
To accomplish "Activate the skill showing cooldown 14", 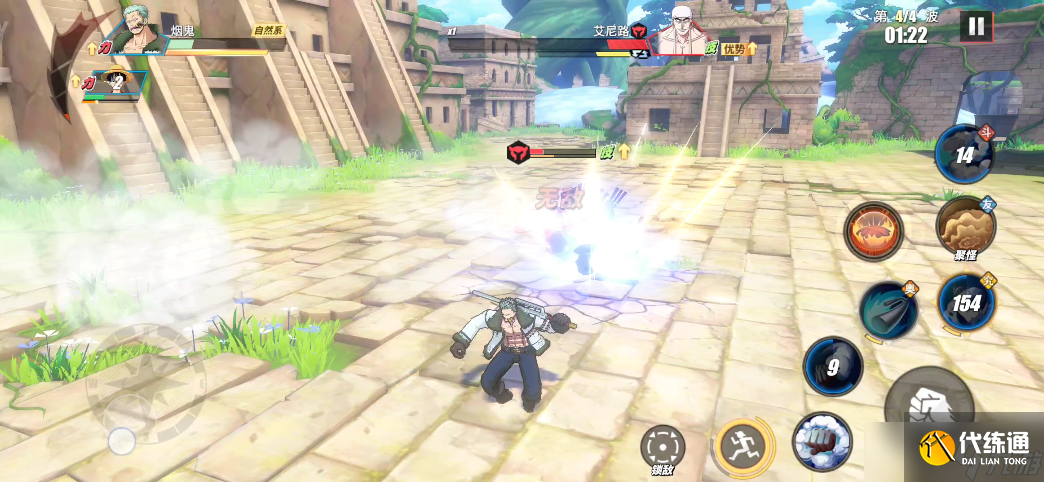I will pos(964,154).
